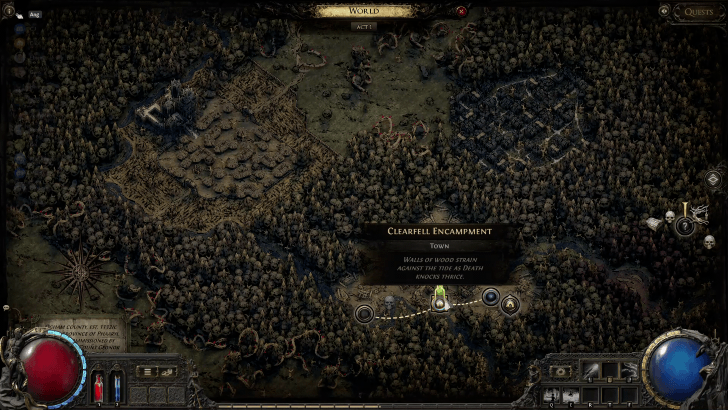Select the dark blue orb map node

491,297
